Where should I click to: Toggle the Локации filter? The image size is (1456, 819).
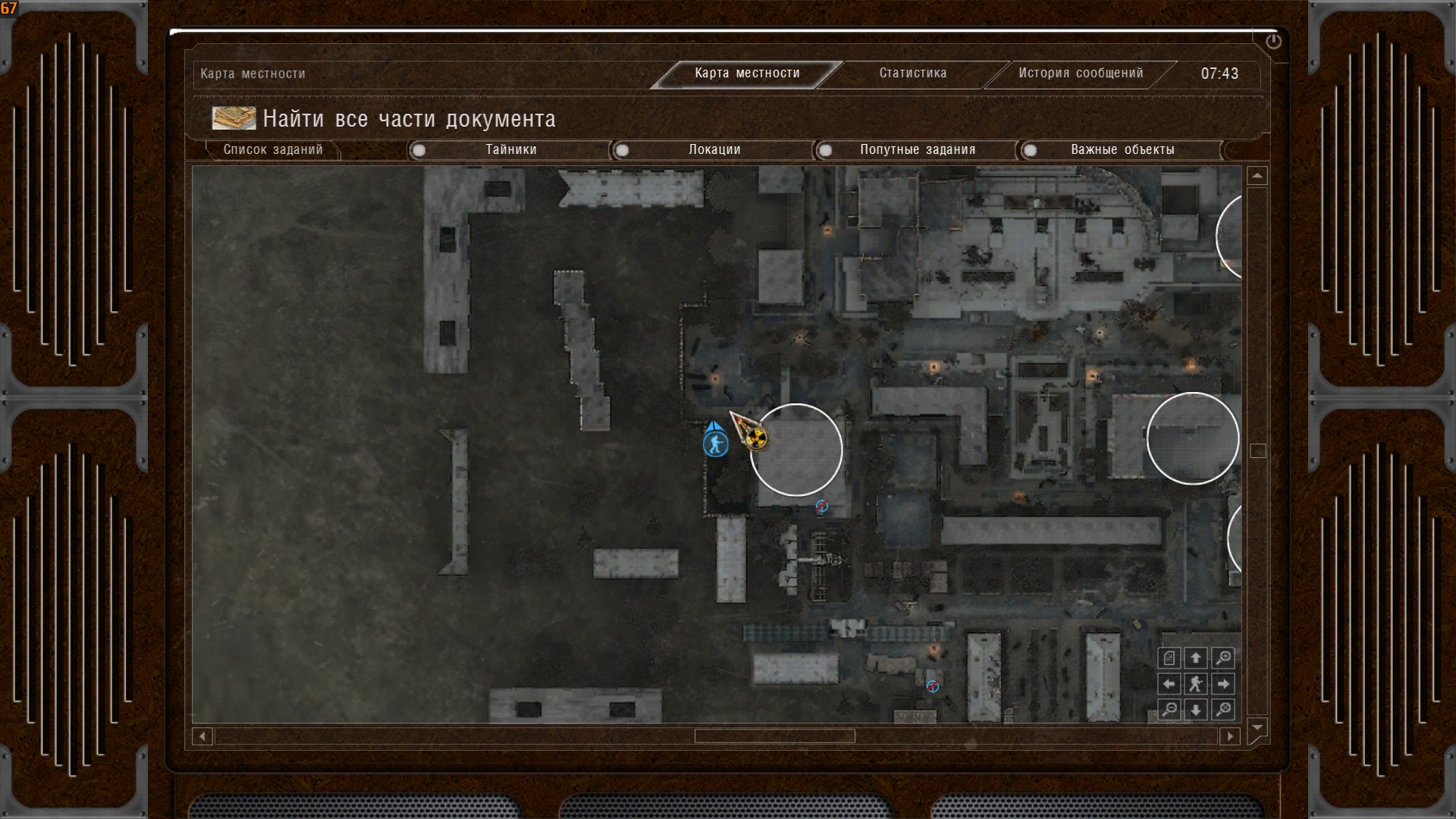[x=622, y=150]
